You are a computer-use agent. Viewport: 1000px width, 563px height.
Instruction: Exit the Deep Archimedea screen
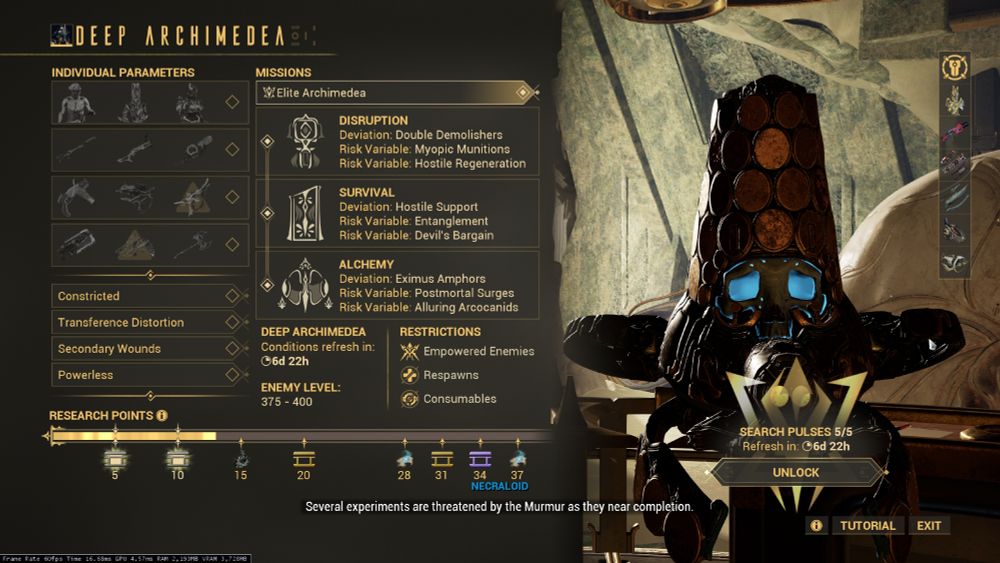click(929, 525)
